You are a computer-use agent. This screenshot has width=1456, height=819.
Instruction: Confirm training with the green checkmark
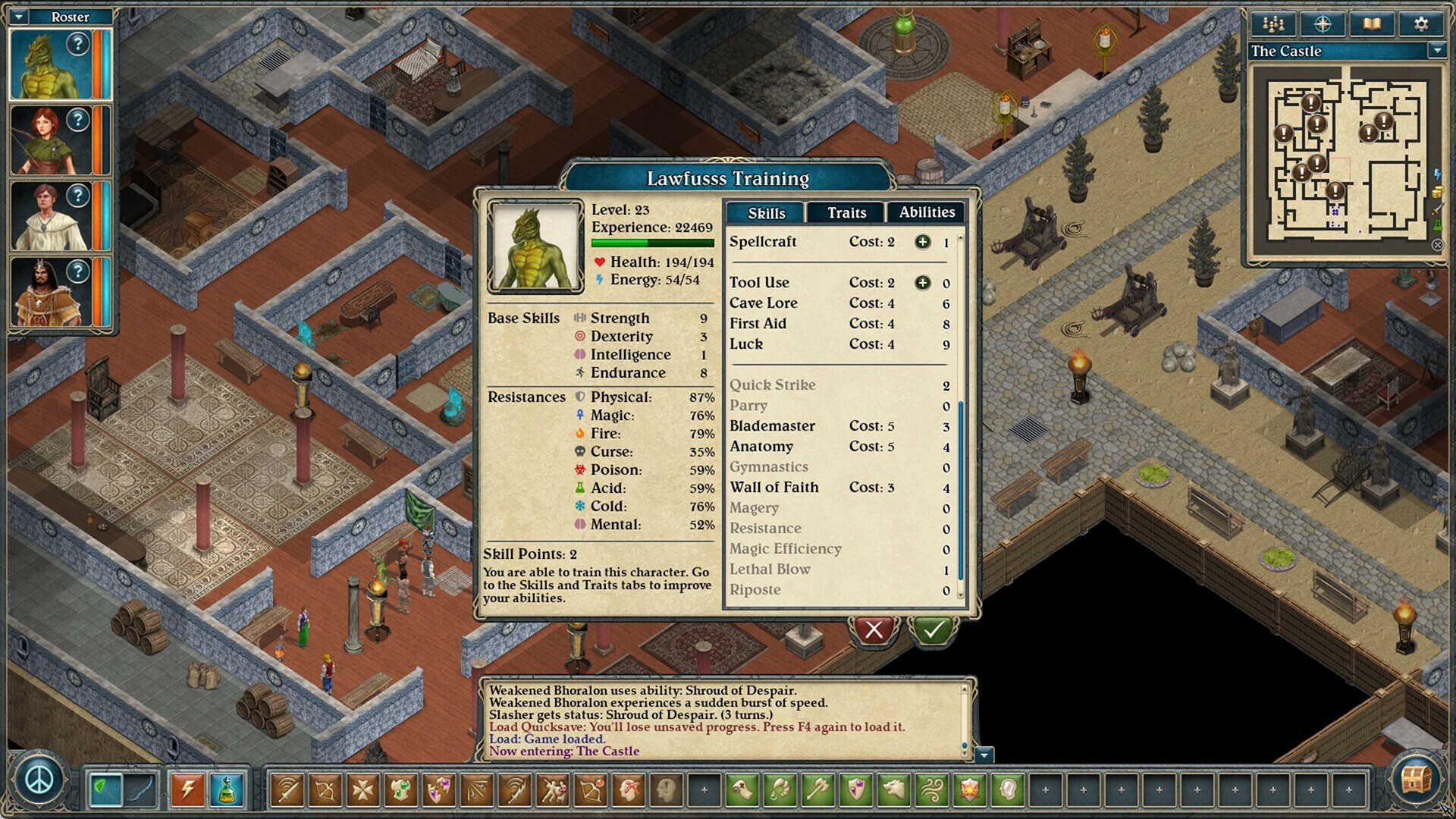point(933,629)
